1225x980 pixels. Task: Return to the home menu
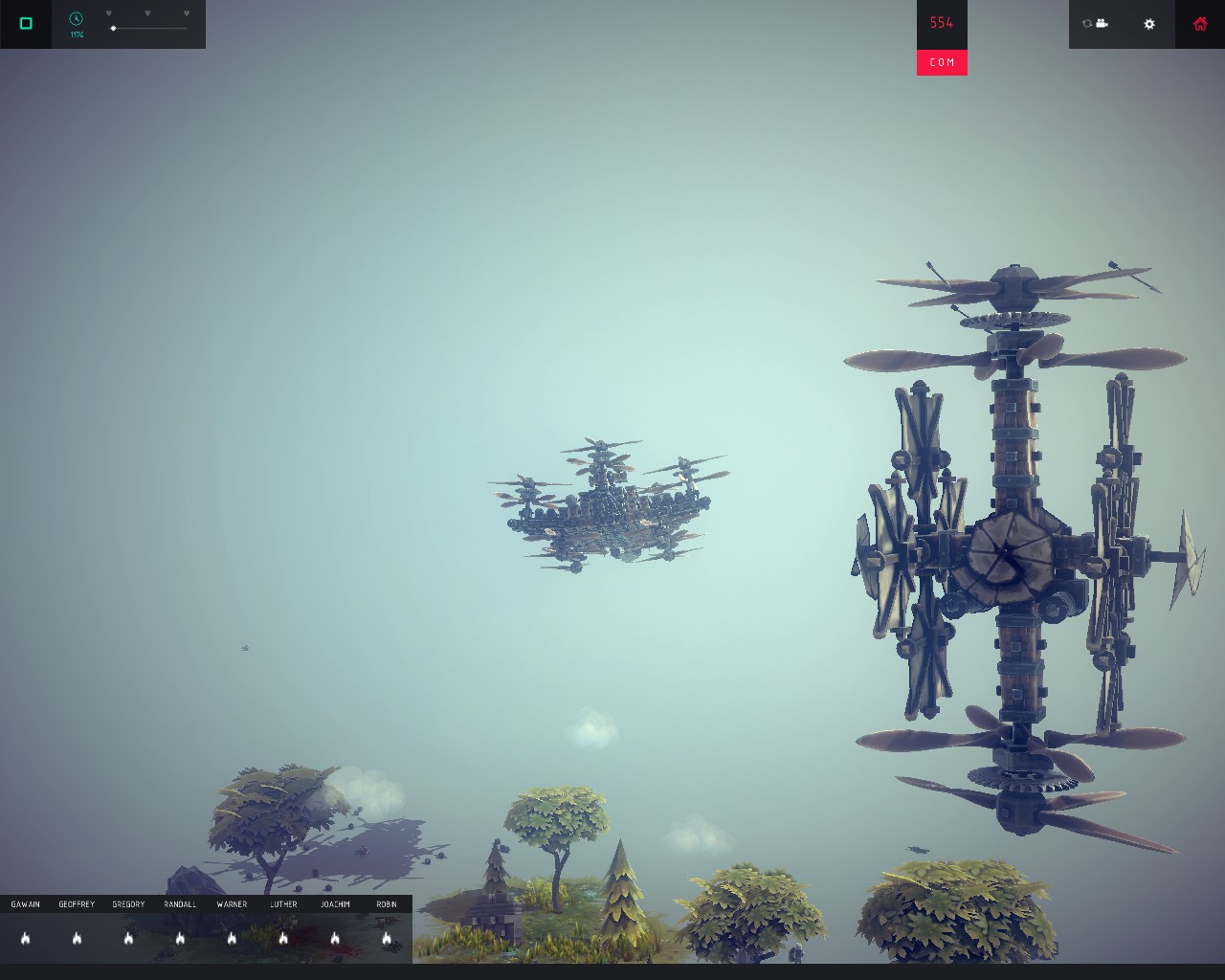(x=1200, y=24)
